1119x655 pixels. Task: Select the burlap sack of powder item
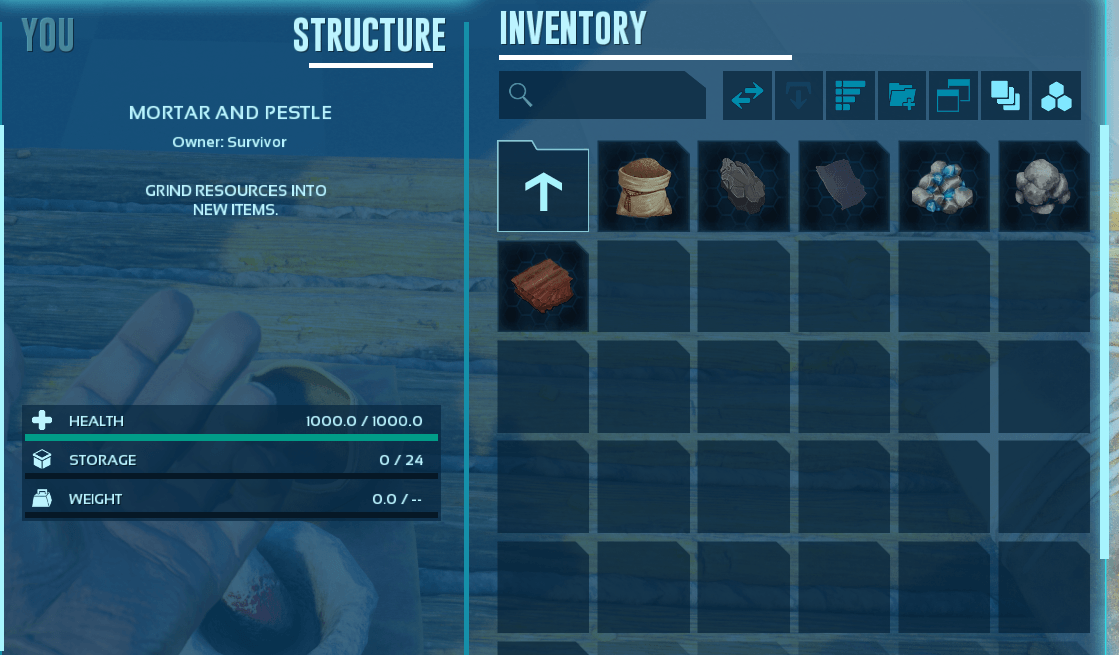tap(643, 186)
